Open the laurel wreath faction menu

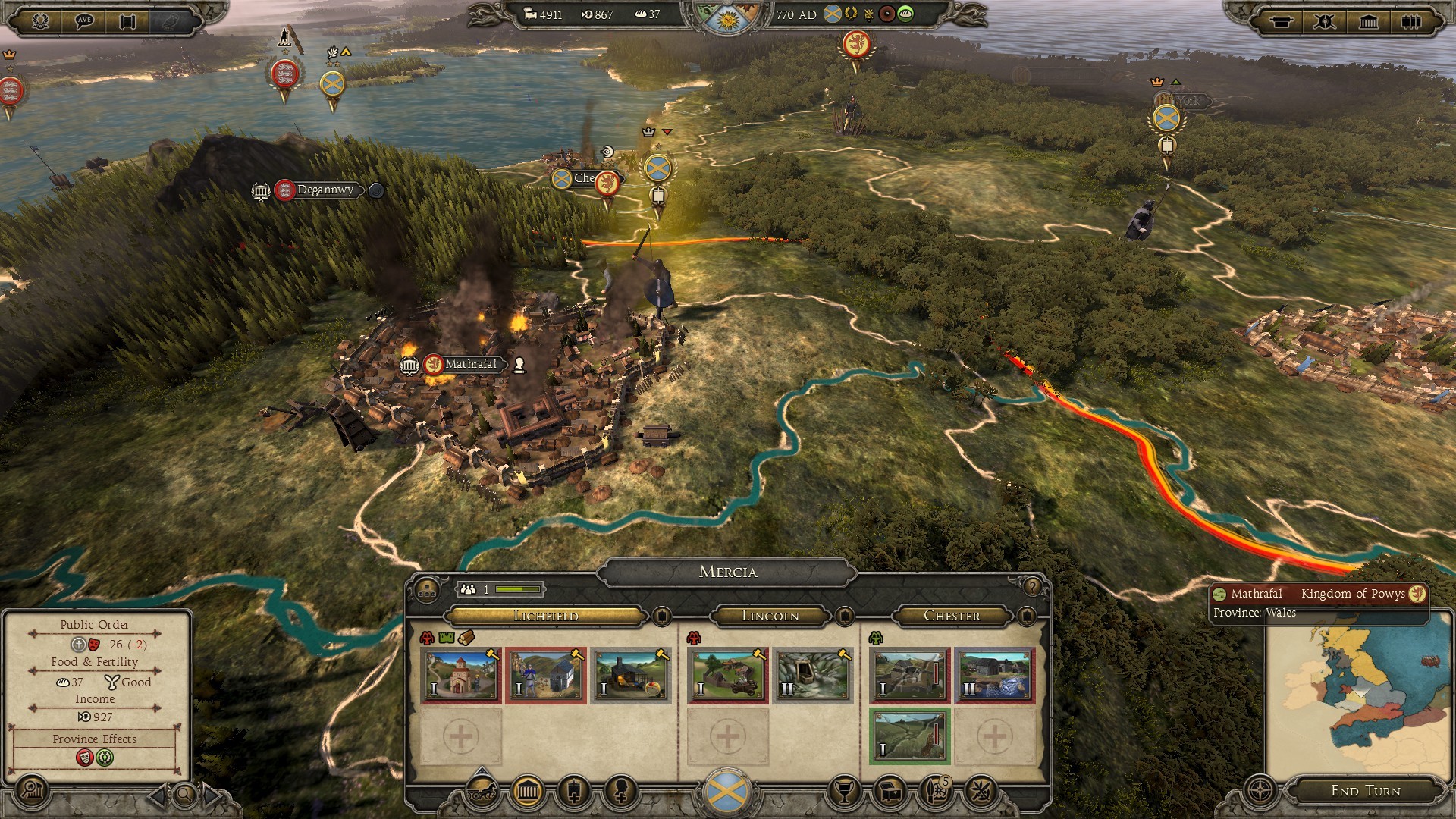pyautogui.click(x=40, y=20)
